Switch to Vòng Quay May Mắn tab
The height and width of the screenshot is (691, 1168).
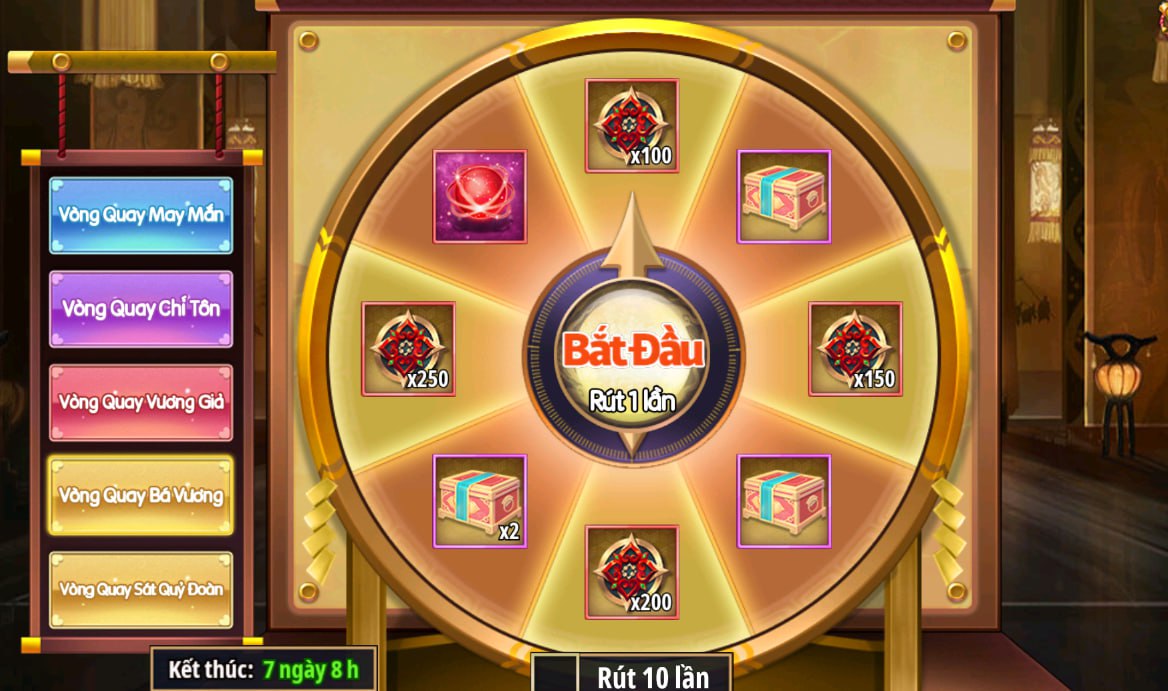click(x=141, y=215)
